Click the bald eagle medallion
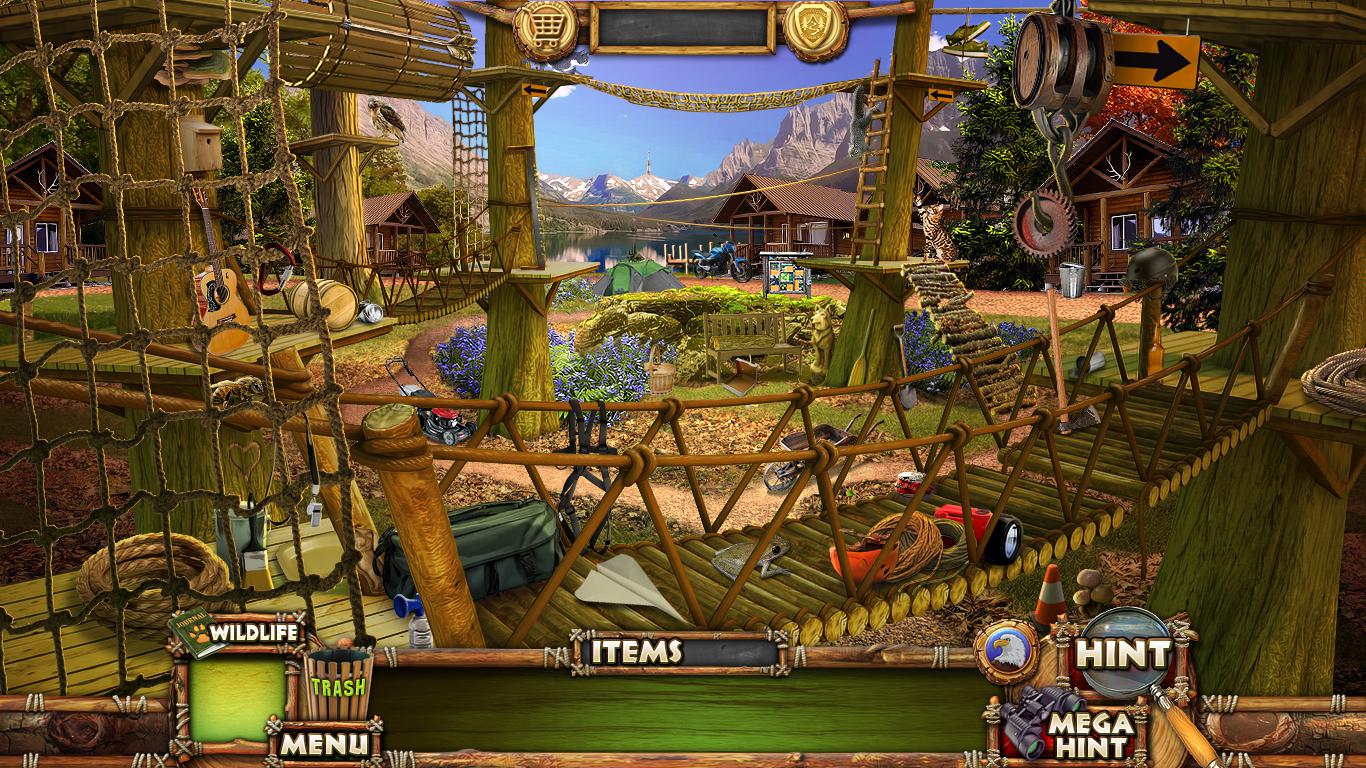Viewport: 1366px width, 768px height. [1007, 651]
